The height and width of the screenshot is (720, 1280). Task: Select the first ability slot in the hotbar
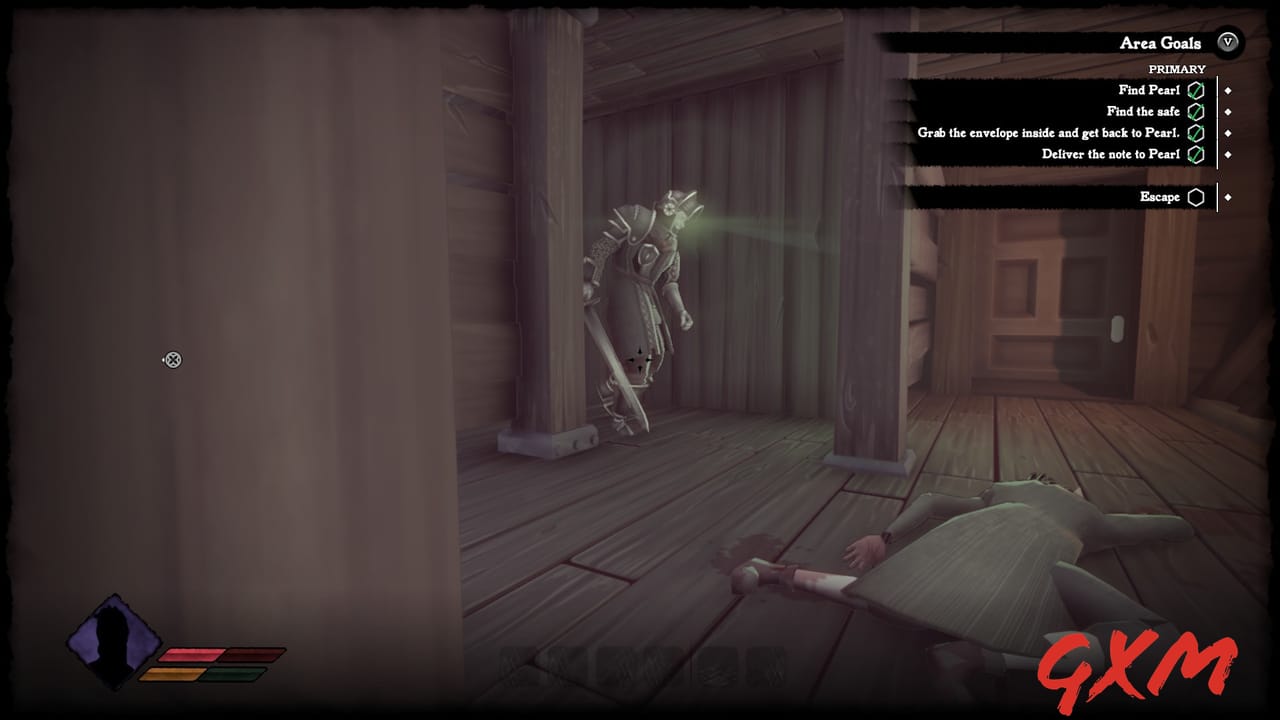[x=517, y=667]
